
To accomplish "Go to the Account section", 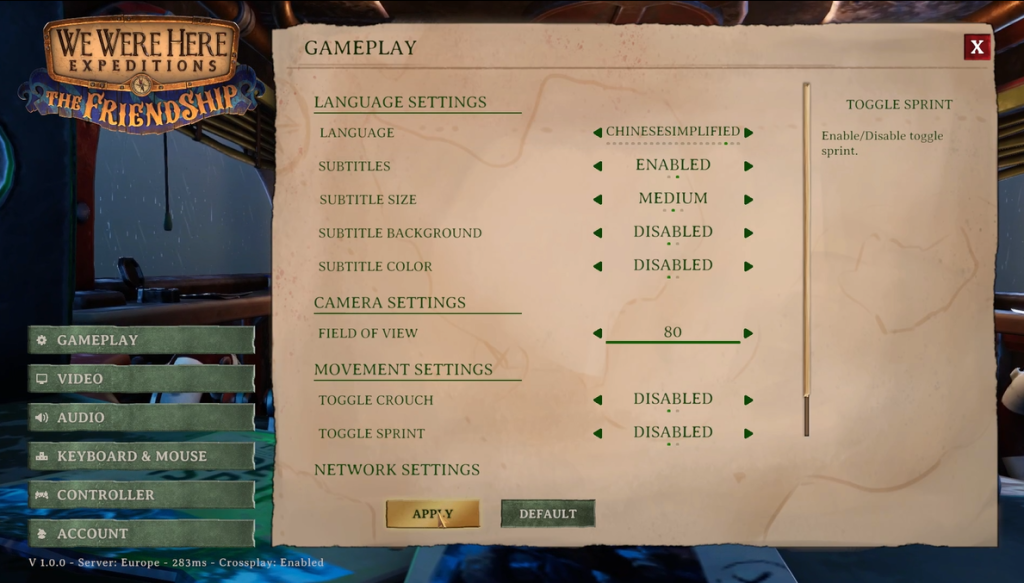I will pyautogui.click(x=140, y=534).
